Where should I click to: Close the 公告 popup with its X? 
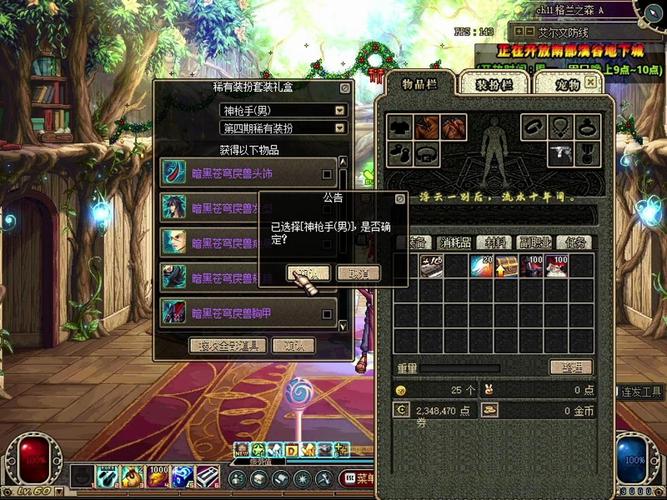tap(400, 199)
